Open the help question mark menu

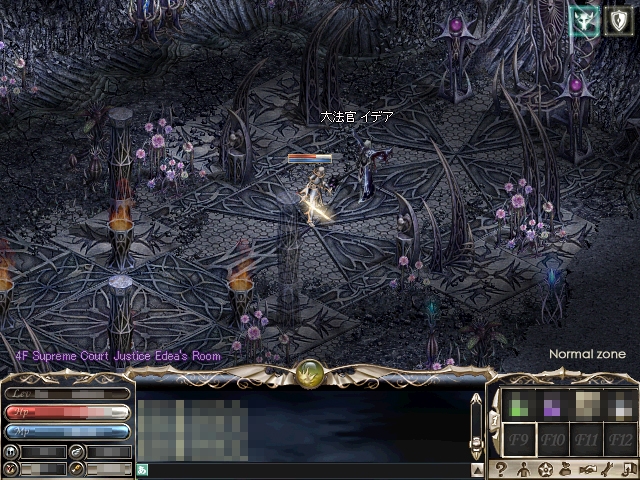(x=500, y=469)
